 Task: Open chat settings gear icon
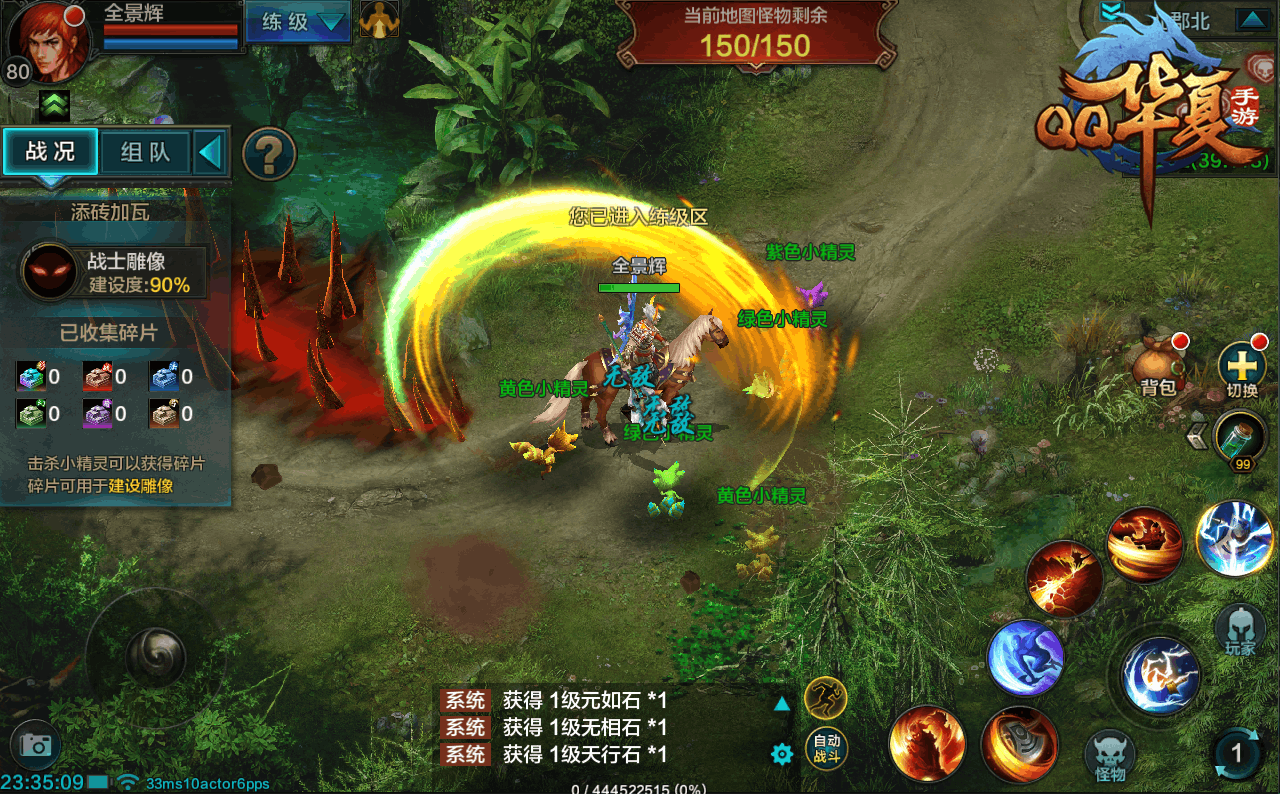pyautogui.click(x=782, y=754)
